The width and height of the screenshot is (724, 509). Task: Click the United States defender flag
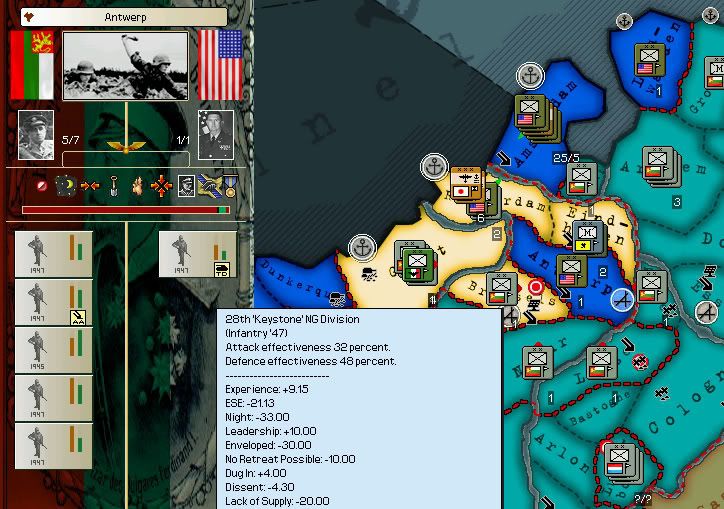click(x=221, y=64)
